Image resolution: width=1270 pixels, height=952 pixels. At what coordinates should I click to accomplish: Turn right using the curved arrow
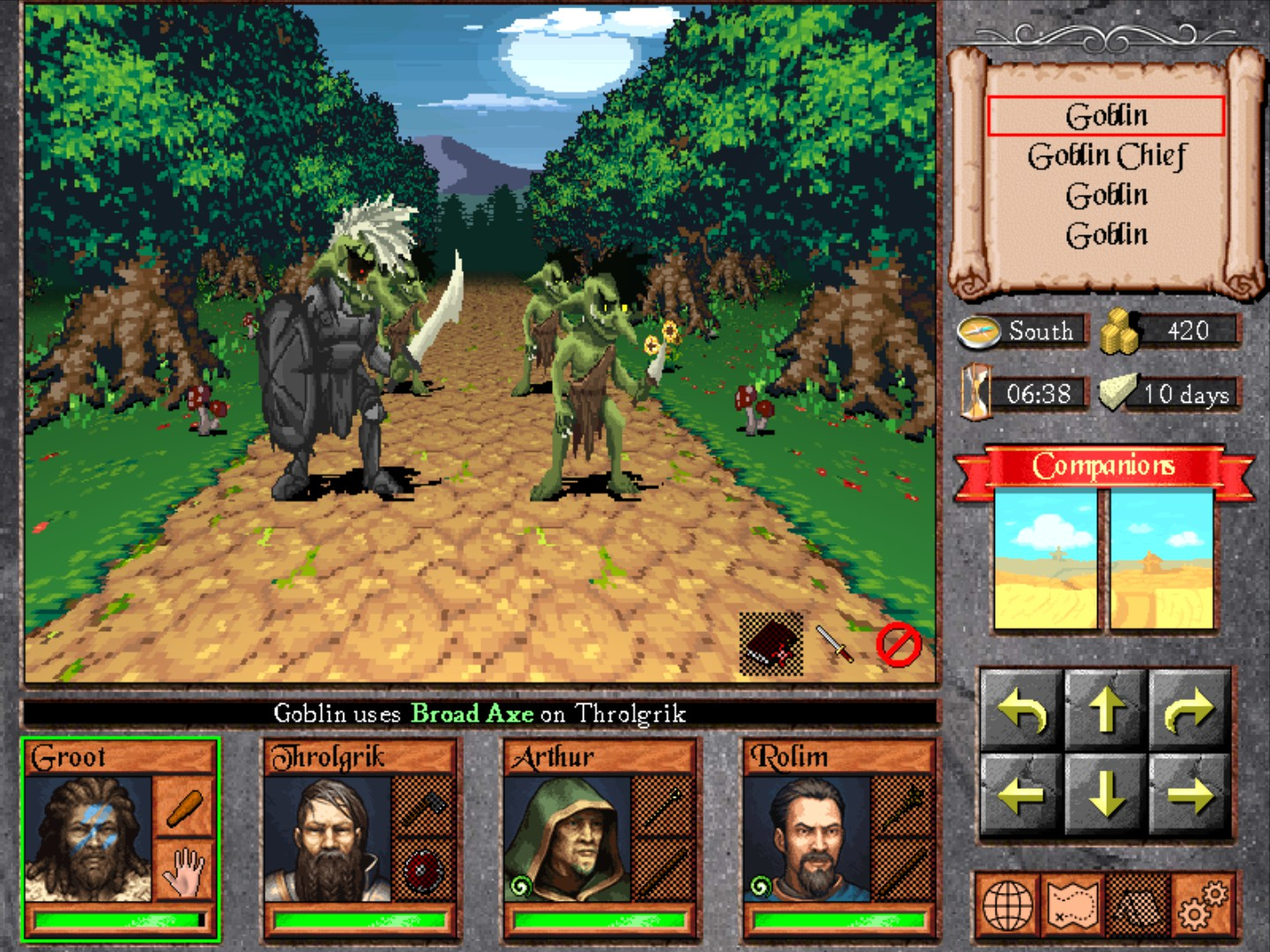tap(1190, 710)
